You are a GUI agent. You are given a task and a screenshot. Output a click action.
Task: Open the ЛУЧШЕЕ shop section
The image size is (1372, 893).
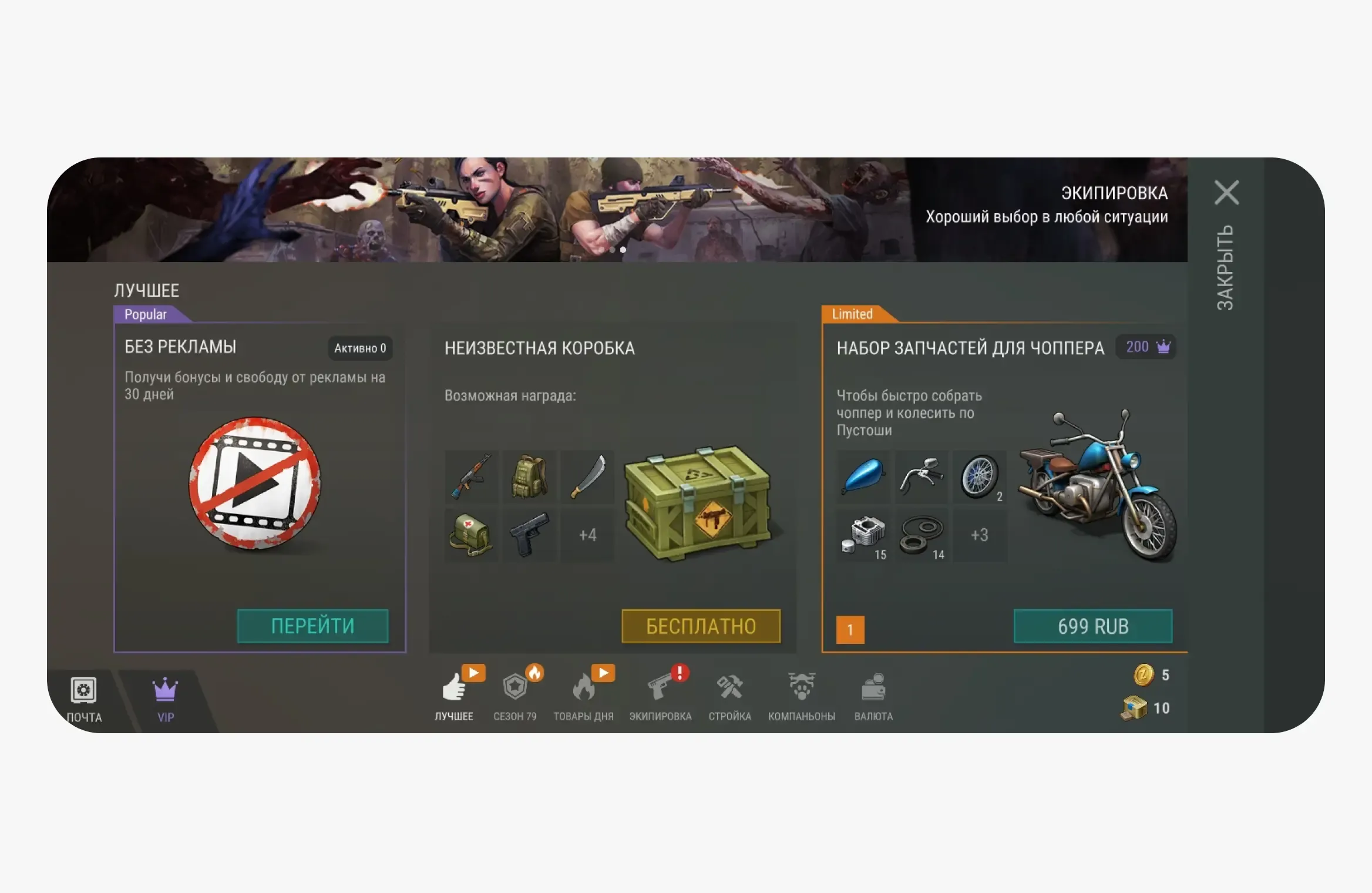click(455, 693)
